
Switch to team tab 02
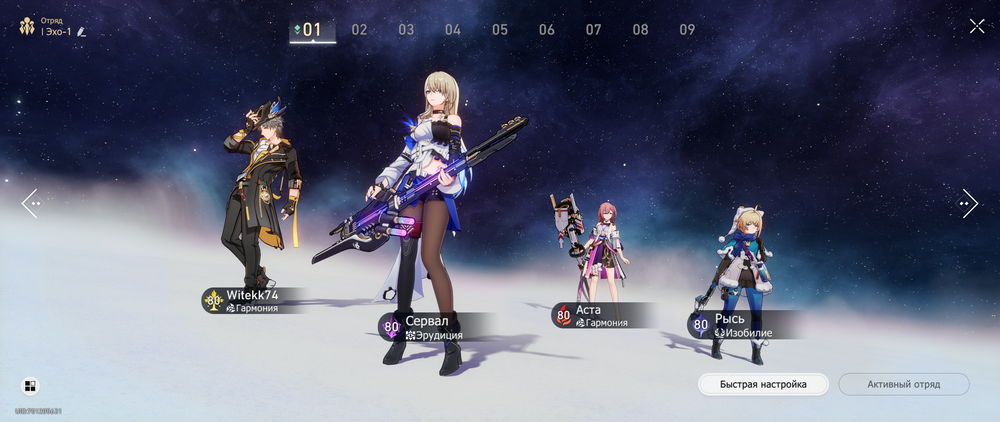[x=359, y=30]
